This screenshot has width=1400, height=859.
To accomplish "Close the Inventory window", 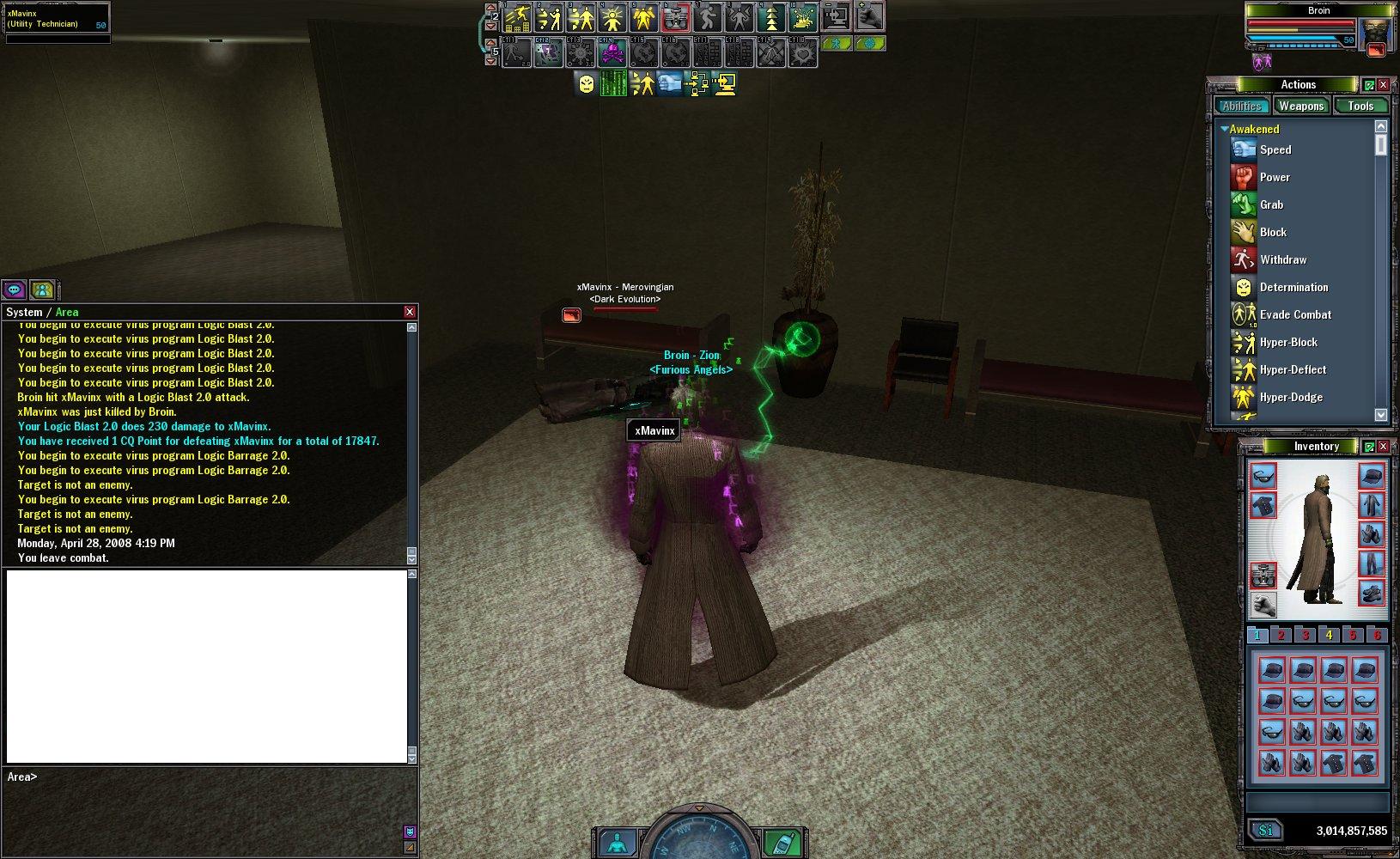I will (1383, 447).
